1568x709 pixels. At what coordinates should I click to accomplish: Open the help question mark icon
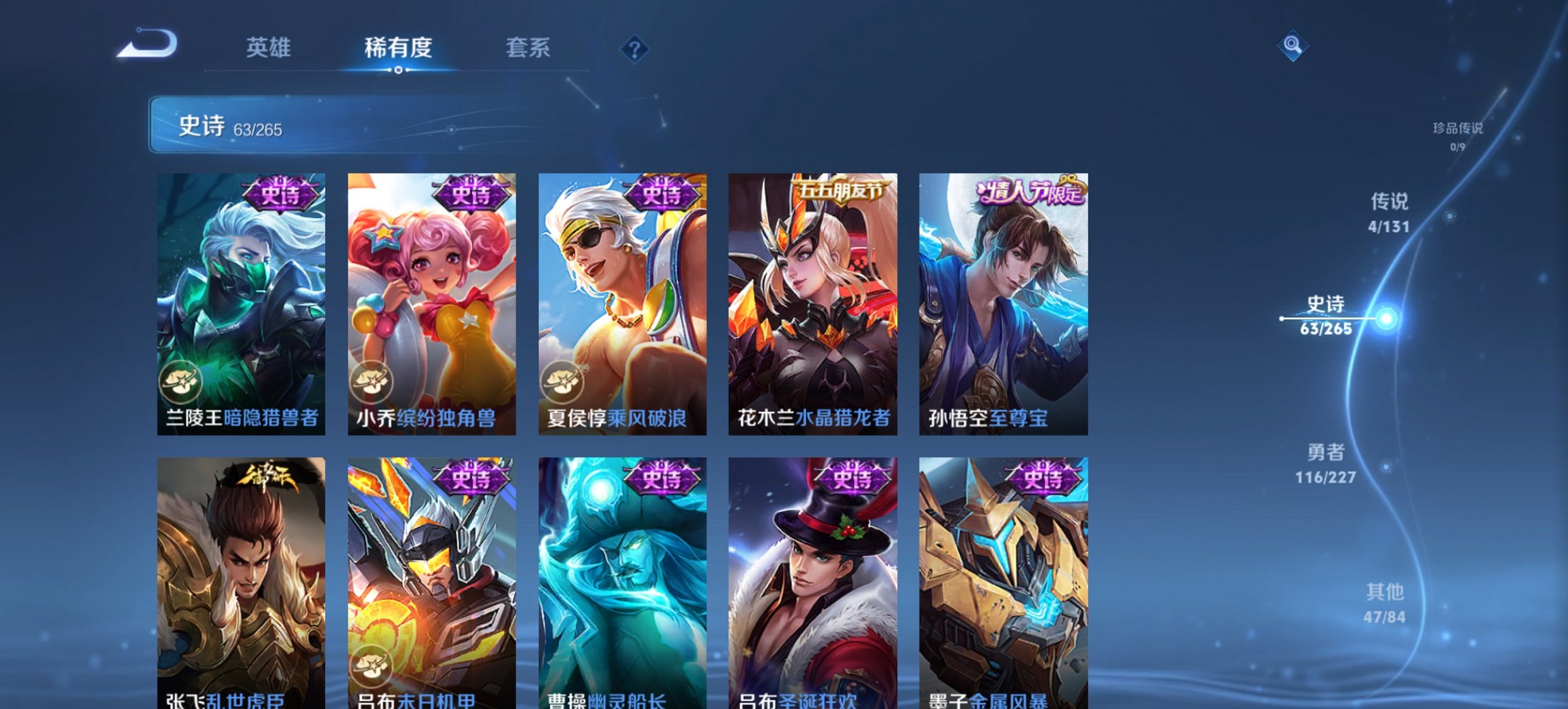(x=635, y=48)
